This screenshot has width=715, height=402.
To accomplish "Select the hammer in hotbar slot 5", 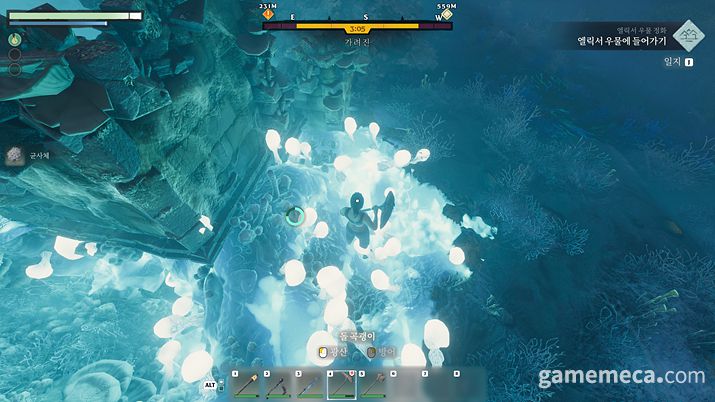I will point(372,385).
